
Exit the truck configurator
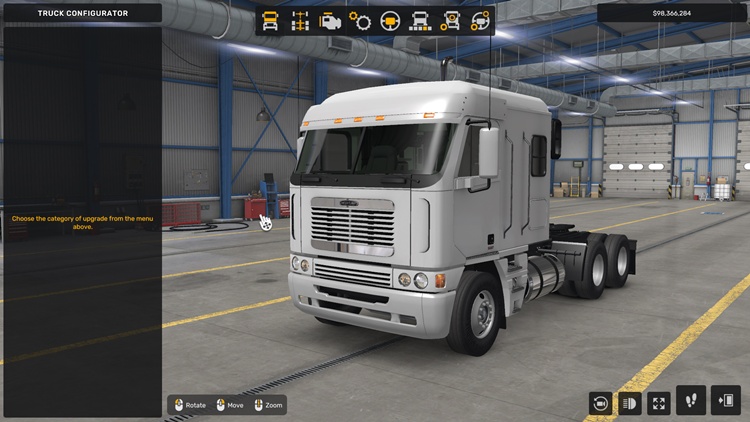point(725,401)
